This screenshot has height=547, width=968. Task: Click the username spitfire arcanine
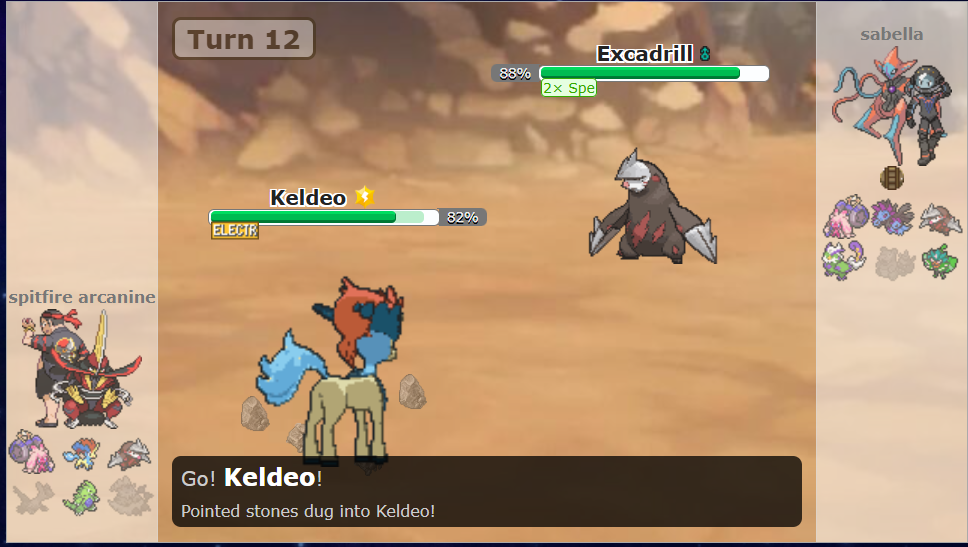(82, 297)
